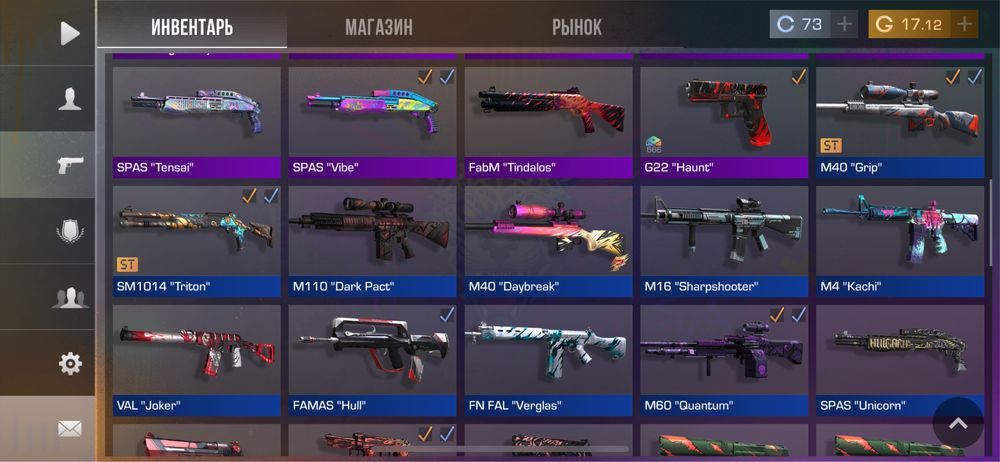1000x462 pixels.
Task: Tap the play arrow in sidebar
Action: [69, 33]
